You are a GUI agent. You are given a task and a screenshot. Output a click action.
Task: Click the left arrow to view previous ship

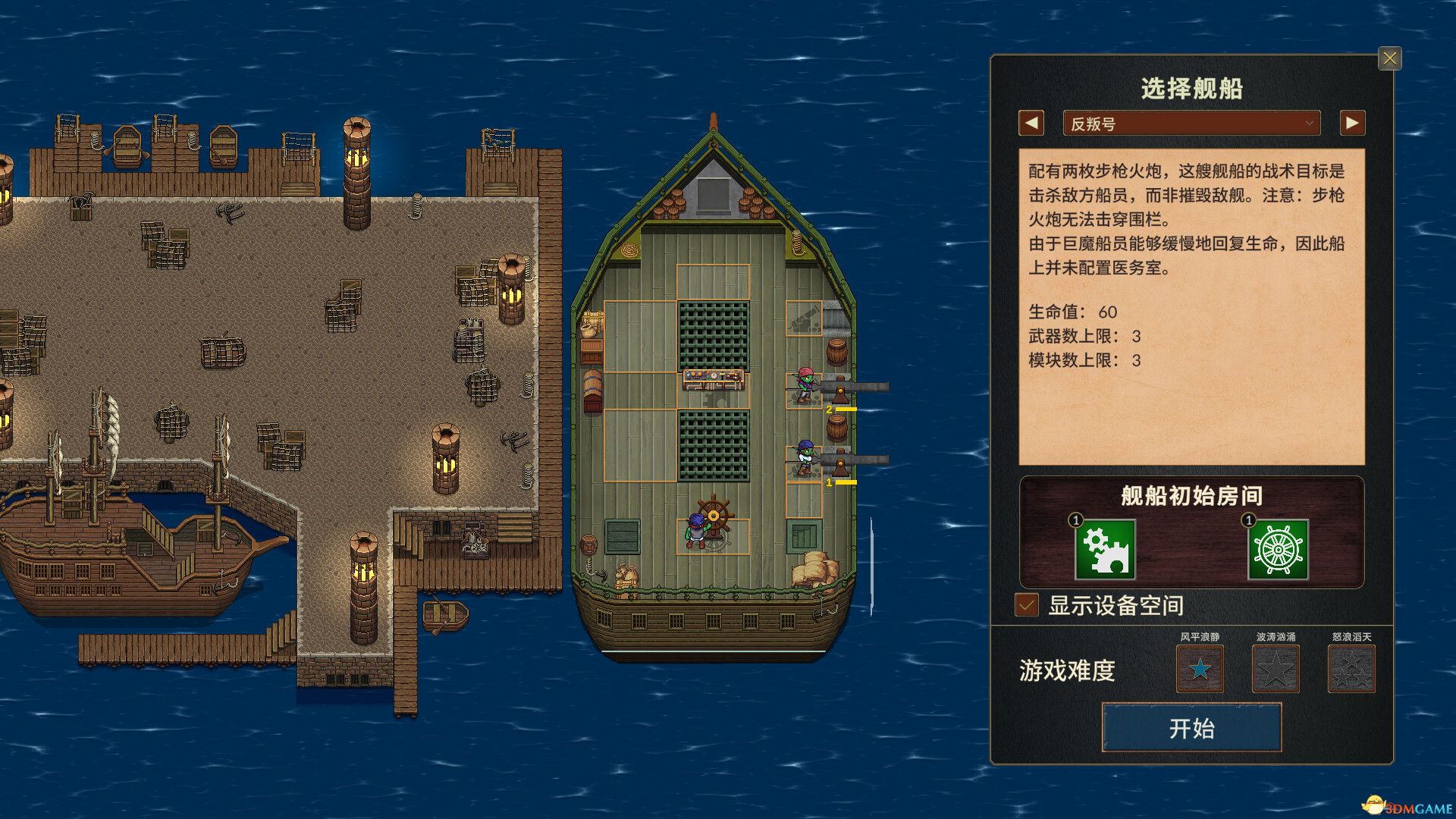1030,122
